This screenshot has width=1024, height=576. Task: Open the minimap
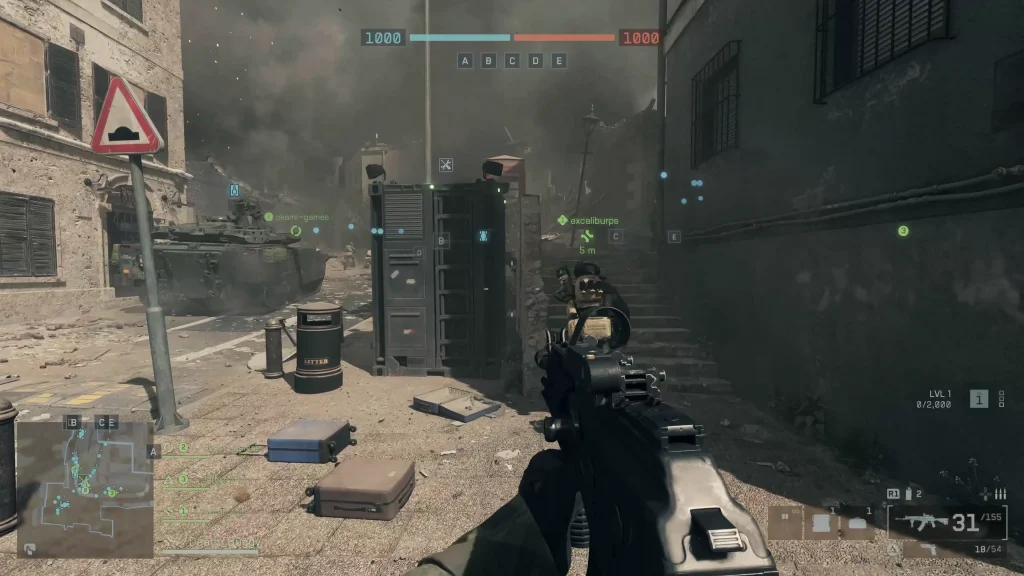pyautogui.click(x=85, y=486)
